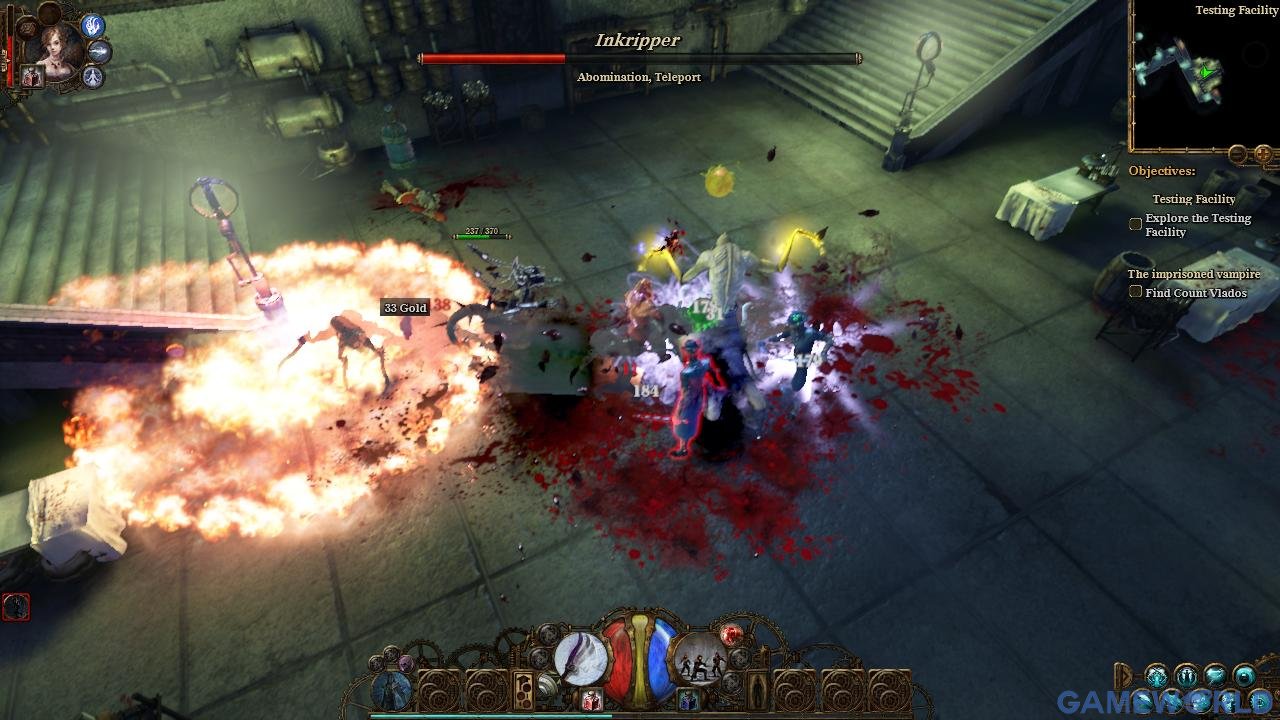Image resolution: width=1280 pixels, height=720 pixels.
Task: Click the hunter character portrait in hotbar
Action: (x=391, y=690)
